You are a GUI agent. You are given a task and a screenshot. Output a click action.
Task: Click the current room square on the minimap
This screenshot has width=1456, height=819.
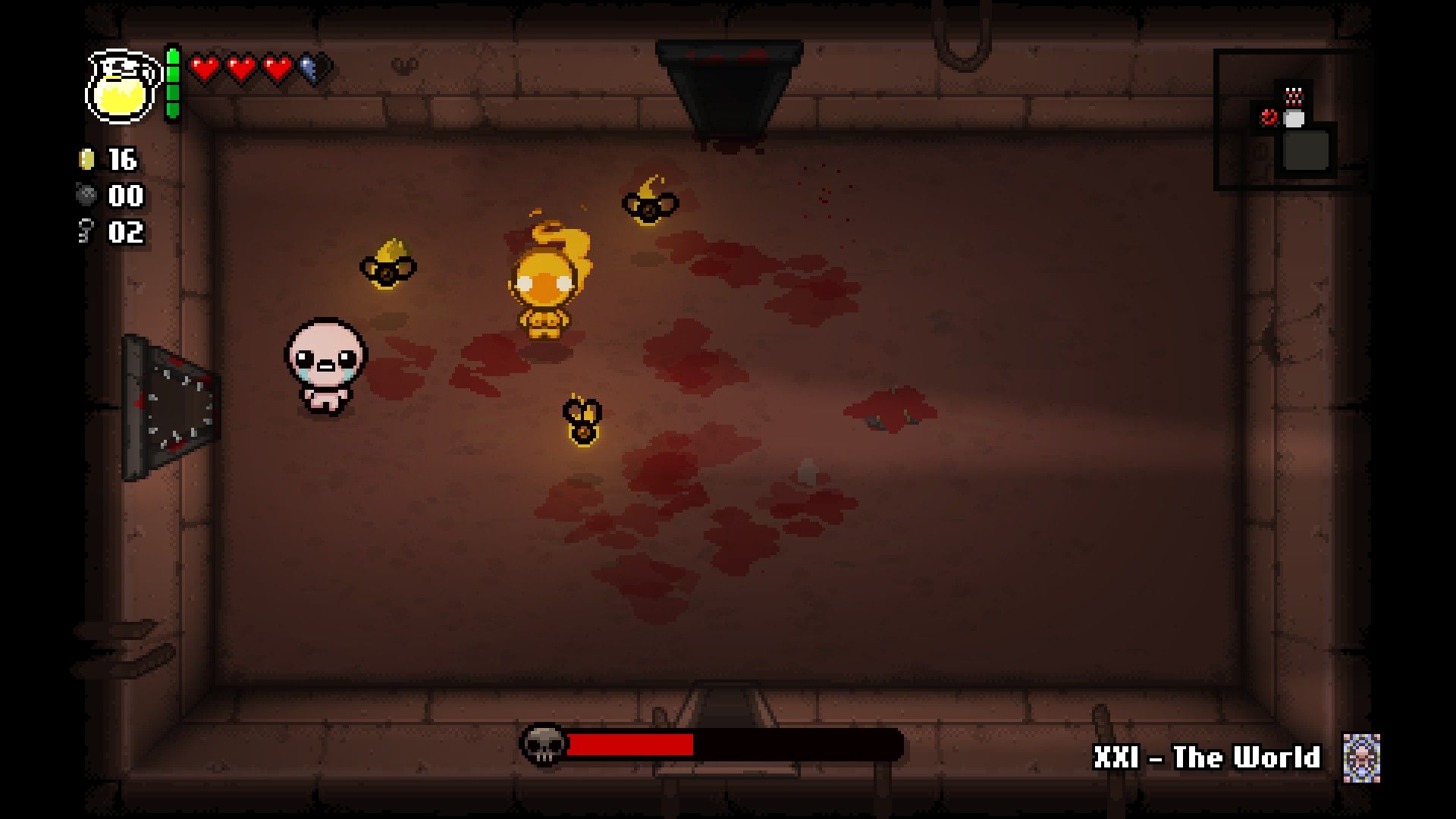click(x=1294, y=120)
